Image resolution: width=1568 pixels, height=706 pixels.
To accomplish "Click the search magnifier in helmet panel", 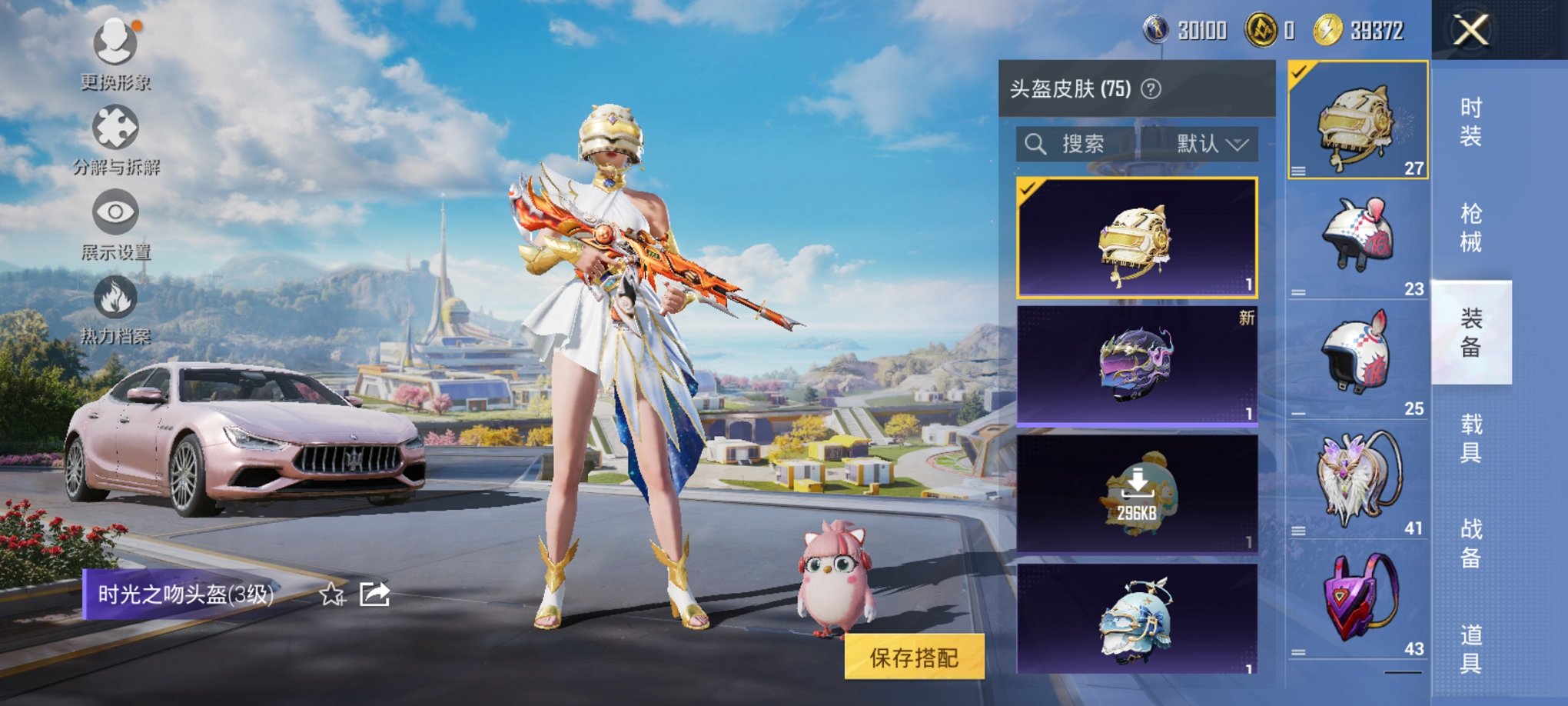I will pyautogui.click(x=1036, y=144).
